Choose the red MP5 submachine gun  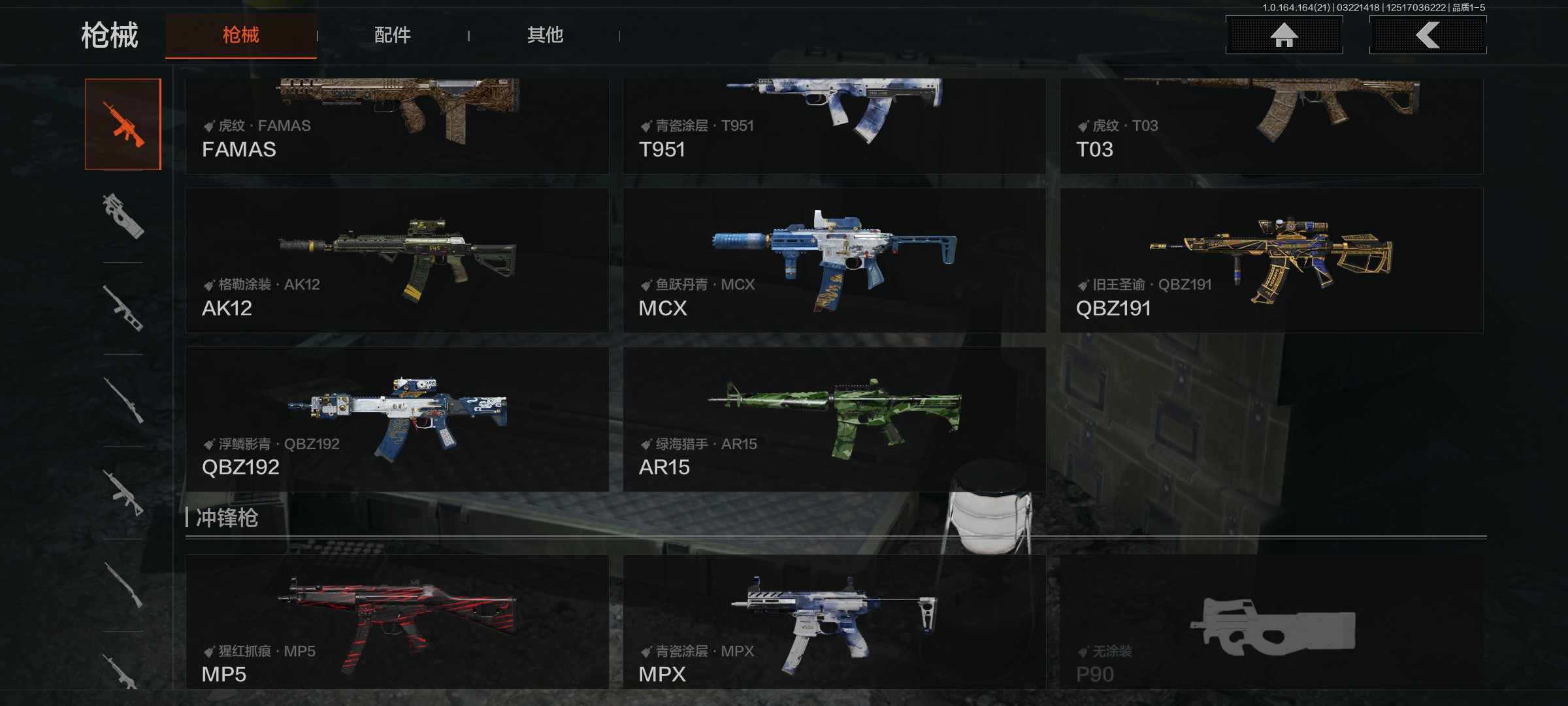397,621
